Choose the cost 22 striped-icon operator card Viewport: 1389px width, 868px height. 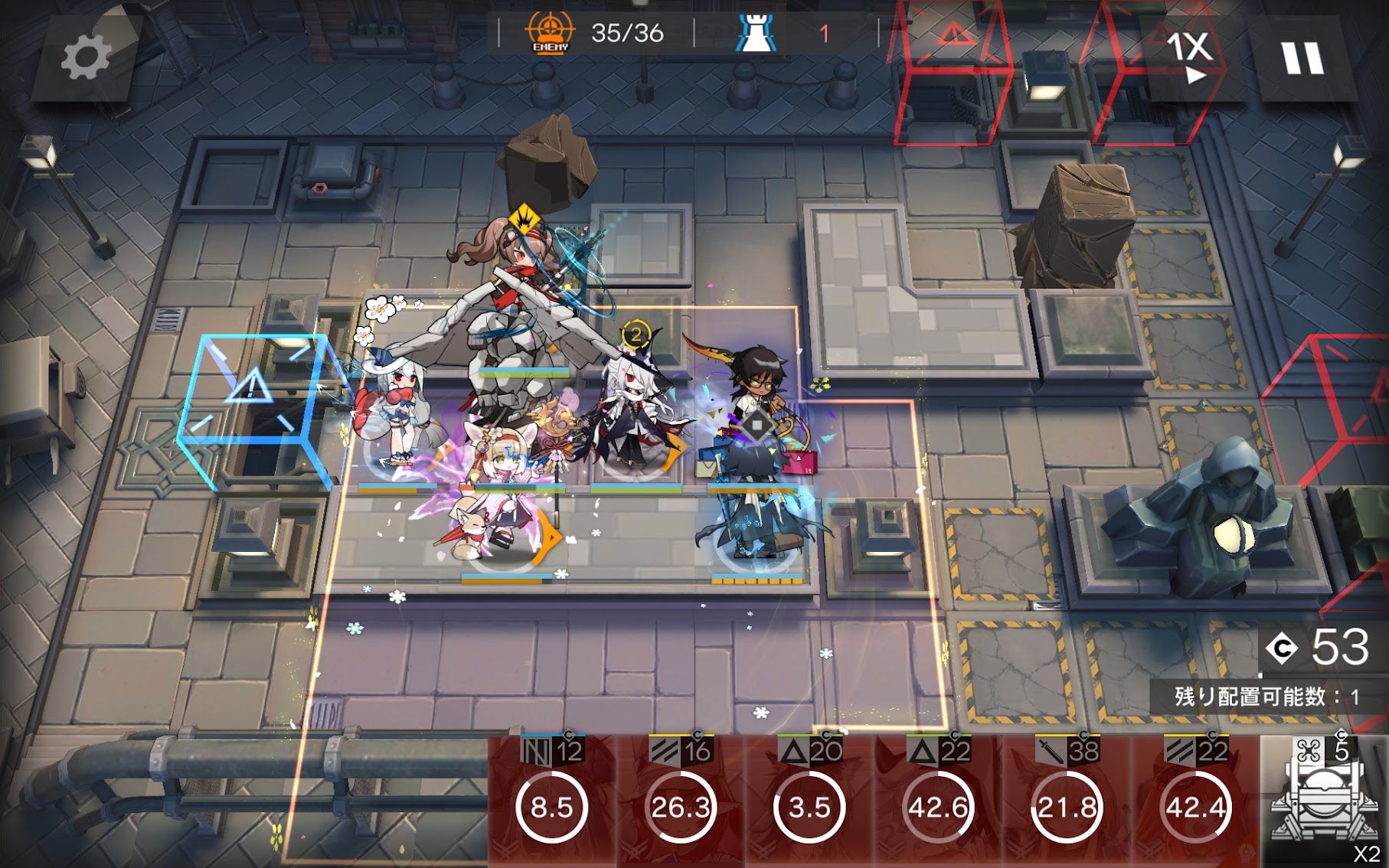1195,801
